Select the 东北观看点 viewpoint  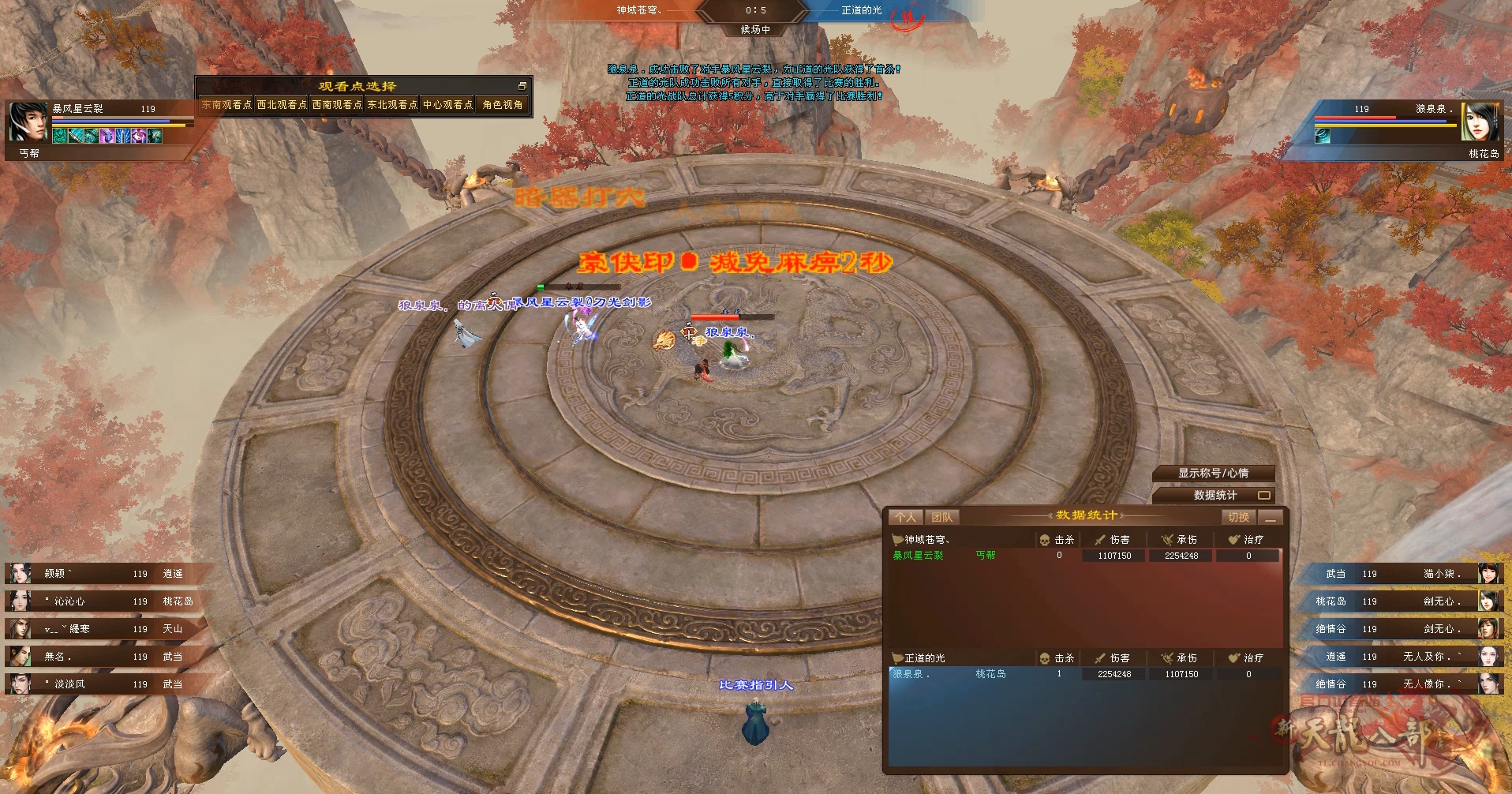tap(392, 104)
